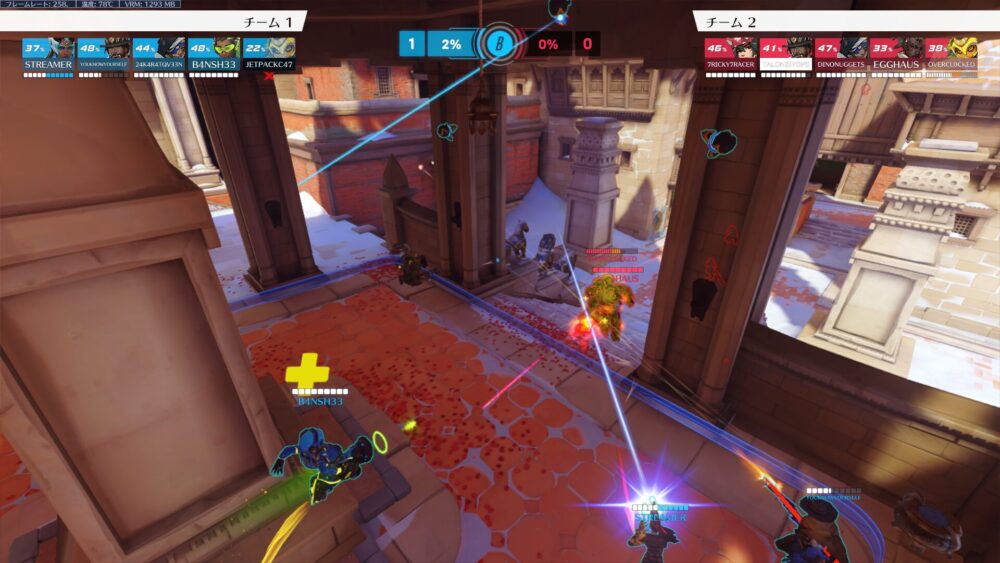Choose the OVERCLOCKED player card
The image size is (1000, 563).
click(x=950, y=56)
